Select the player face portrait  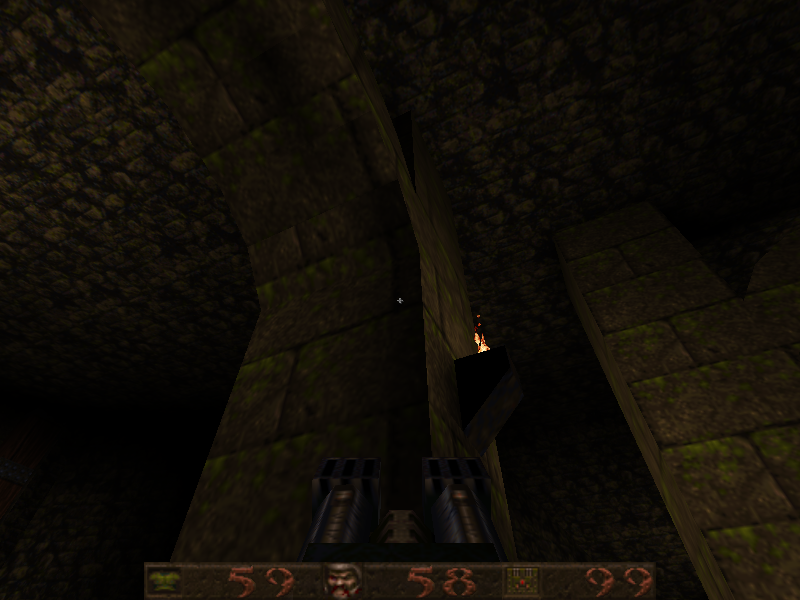point(340,580)
